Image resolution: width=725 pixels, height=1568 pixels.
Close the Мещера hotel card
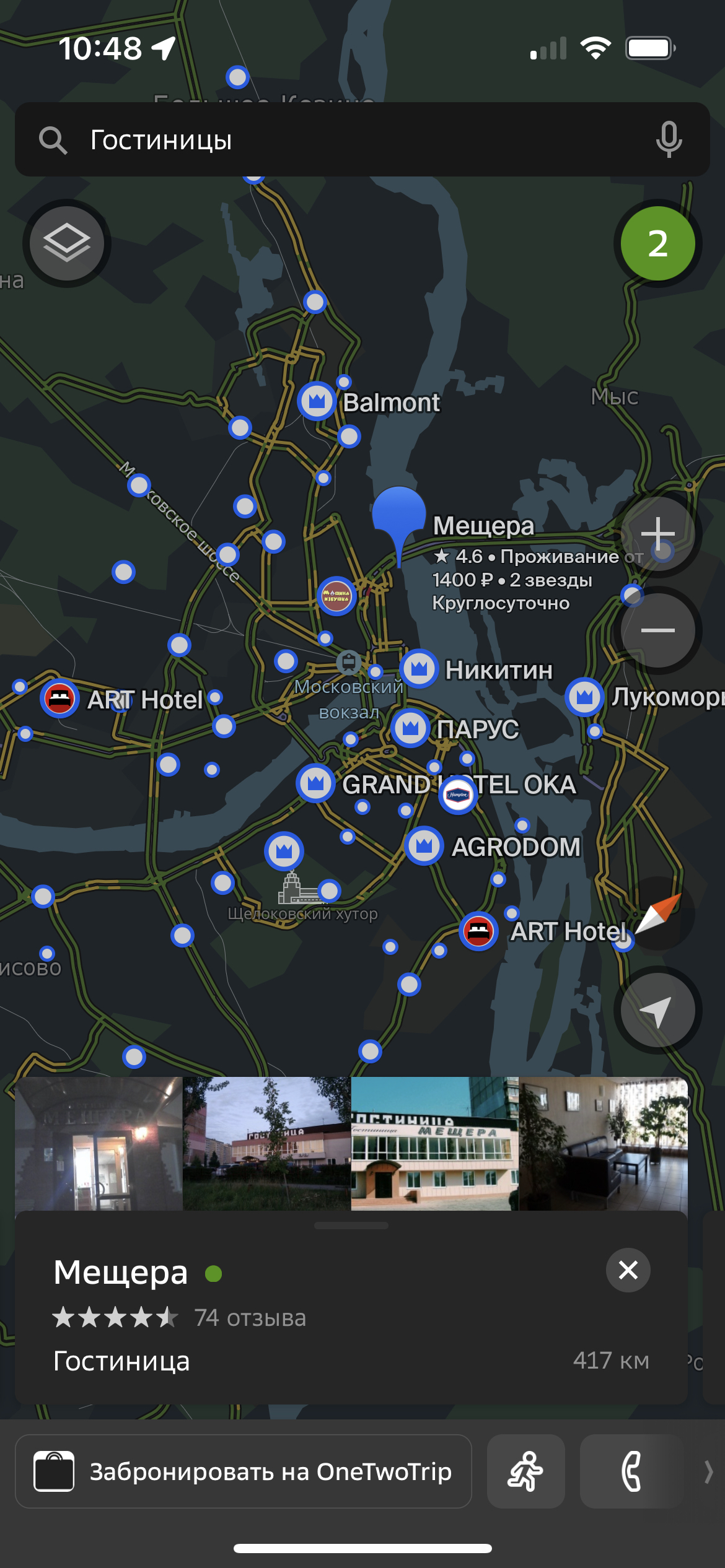(x=628, y=1270)
